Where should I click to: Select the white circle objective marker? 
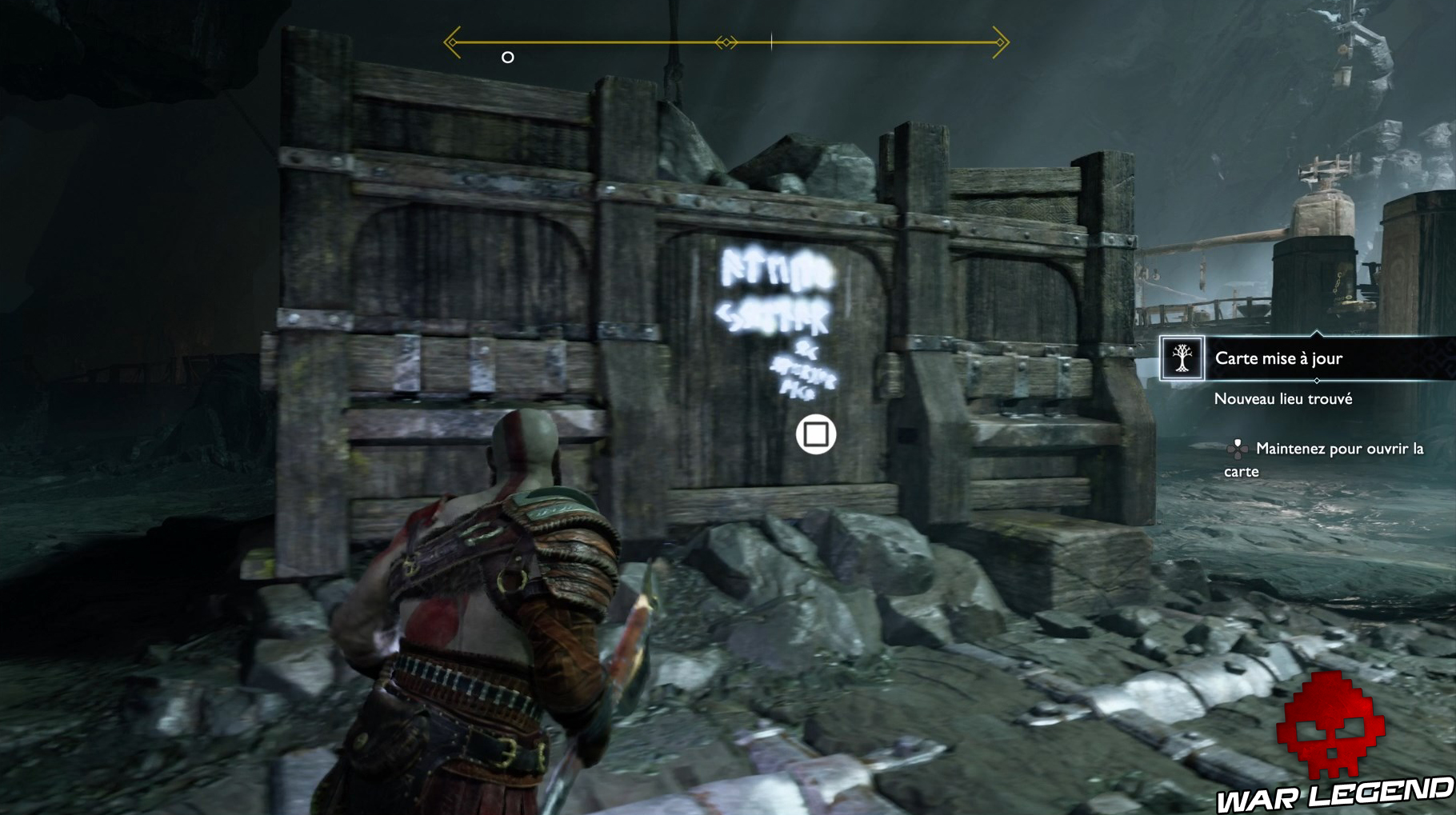click(x=506, y=57)
